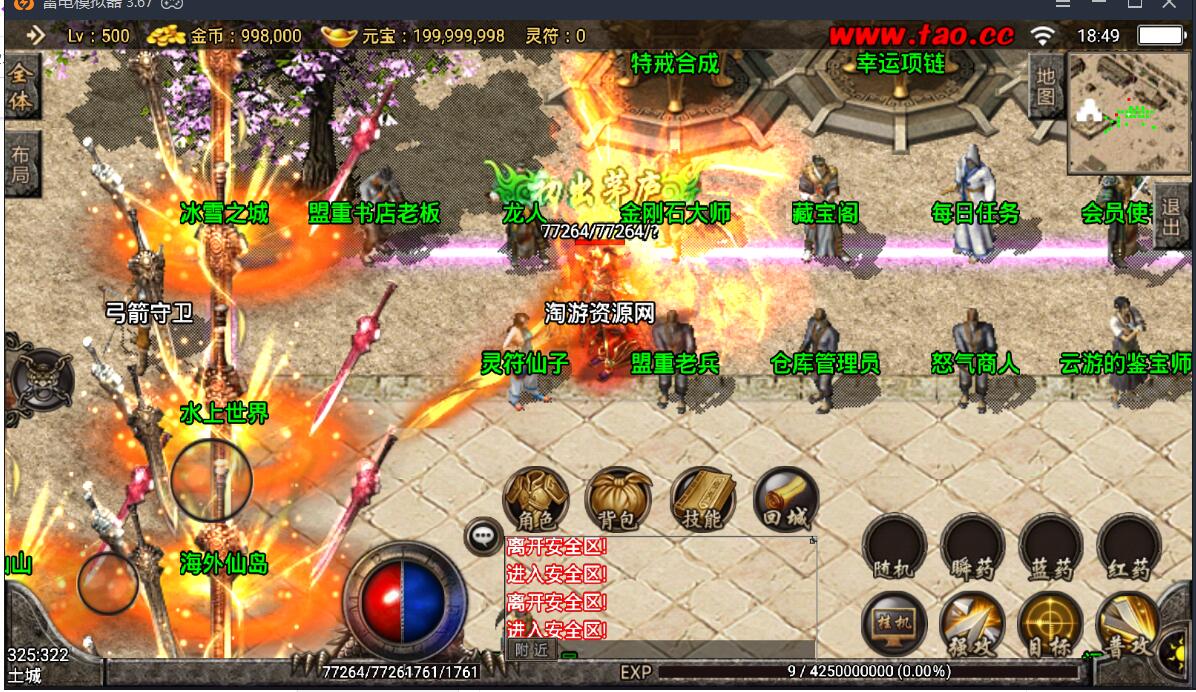The width and height of the screenshot is (1196, 692).
Task: Tap the 随机 random teleport slot
Action: (894, 547)
